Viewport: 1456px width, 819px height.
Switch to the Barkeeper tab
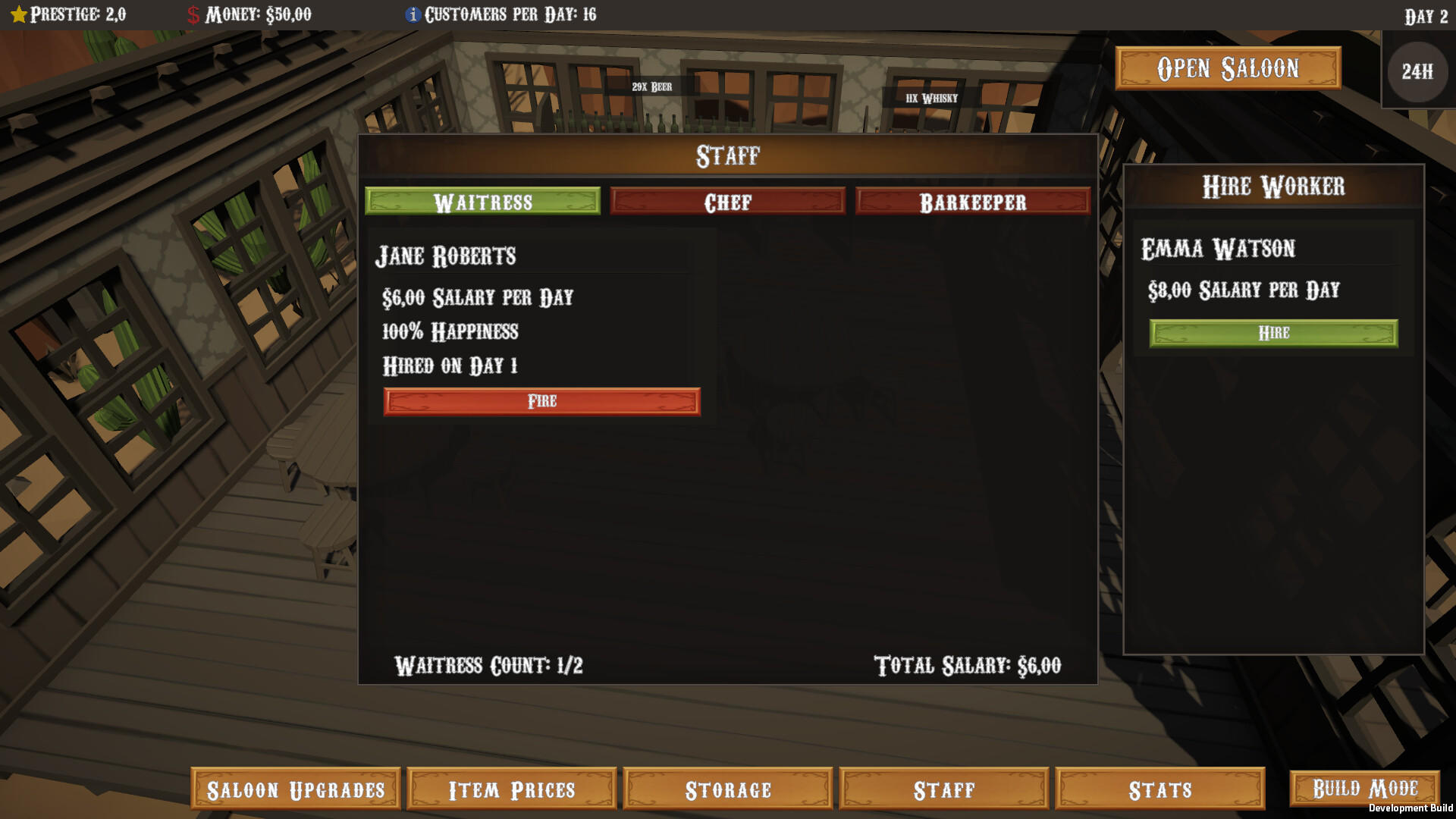pos(973,202)
